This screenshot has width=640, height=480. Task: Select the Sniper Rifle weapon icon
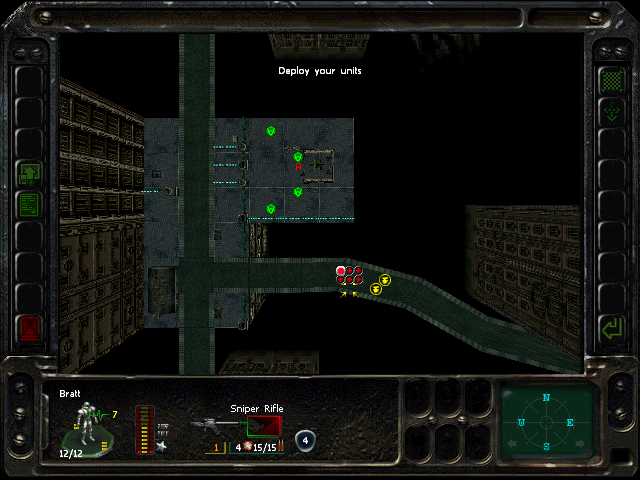[x=215, y=425]
